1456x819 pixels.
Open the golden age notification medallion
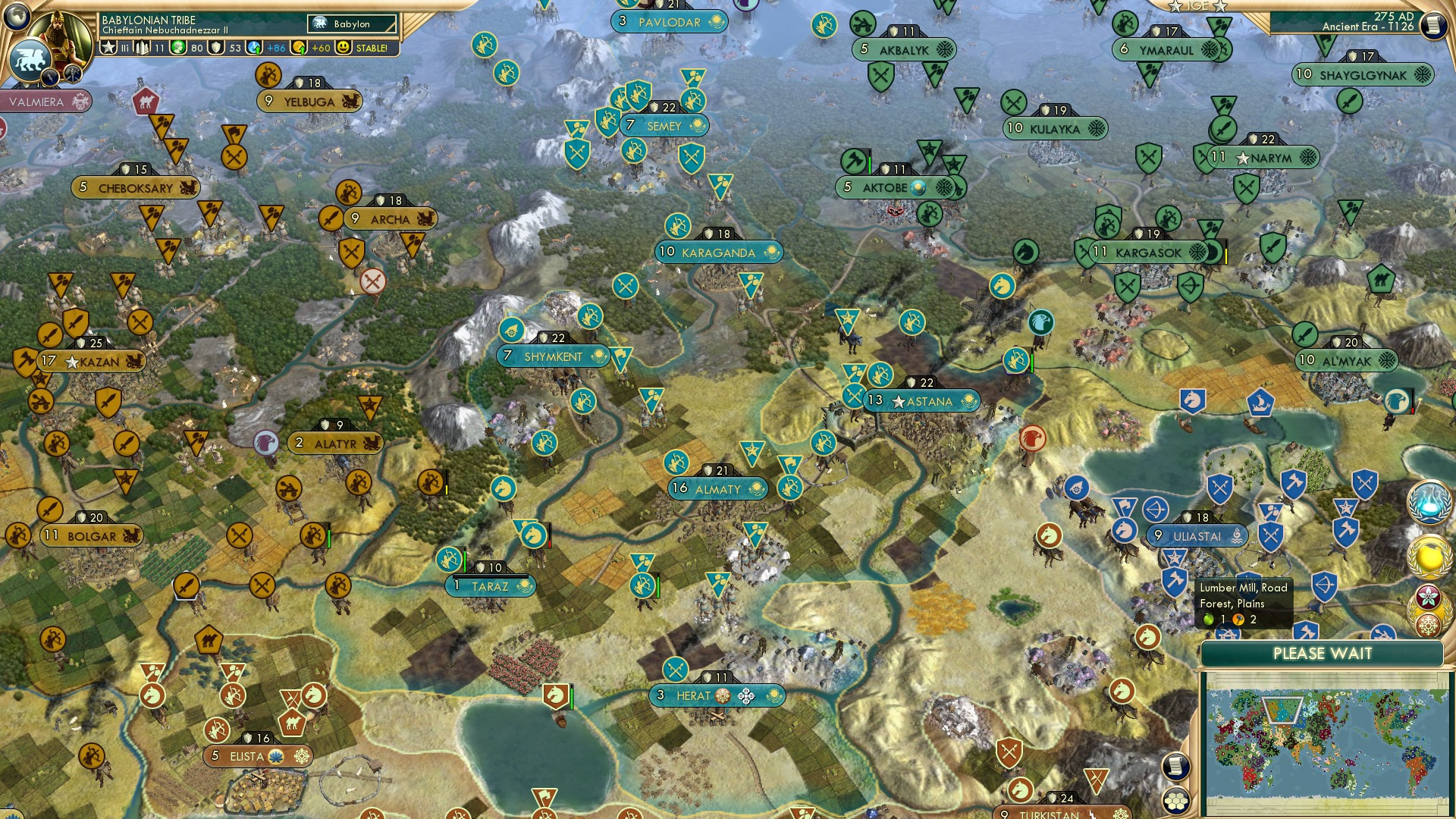(1430, 556)
